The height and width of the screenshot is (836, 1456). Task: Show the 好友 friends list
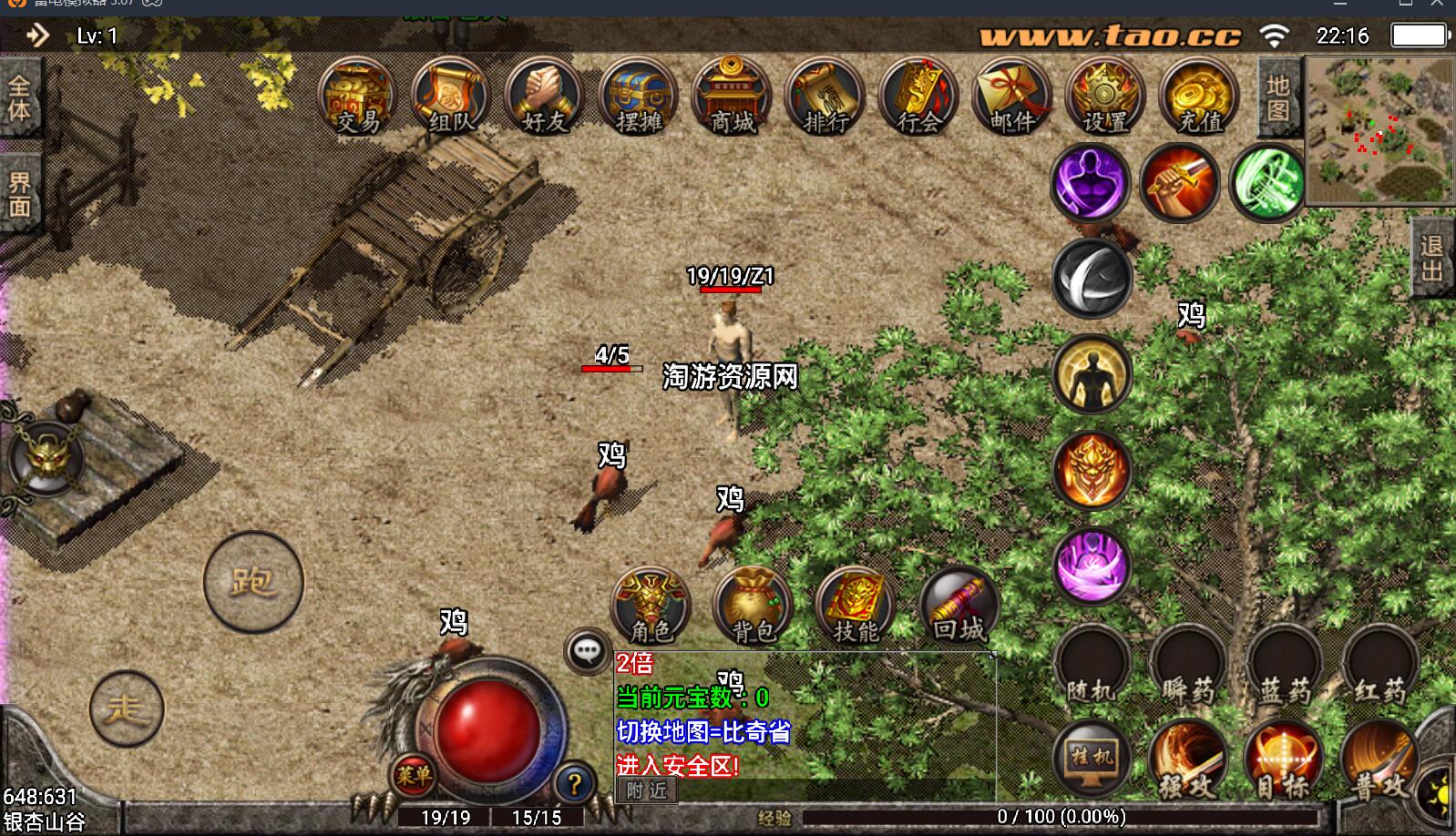click(x=544, y=97)
